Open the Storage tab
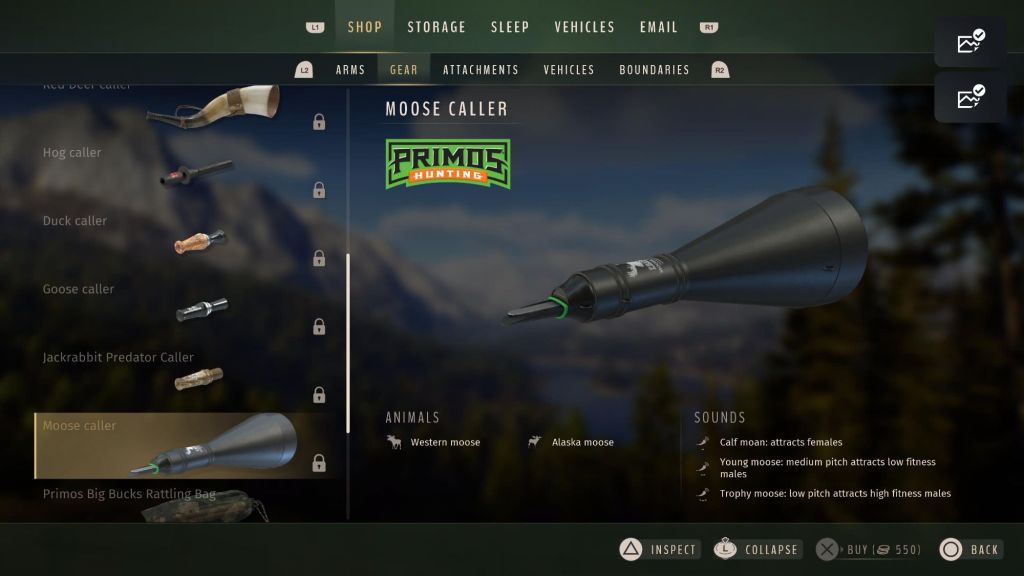1024x576 pixels. [x=436, y=27]
